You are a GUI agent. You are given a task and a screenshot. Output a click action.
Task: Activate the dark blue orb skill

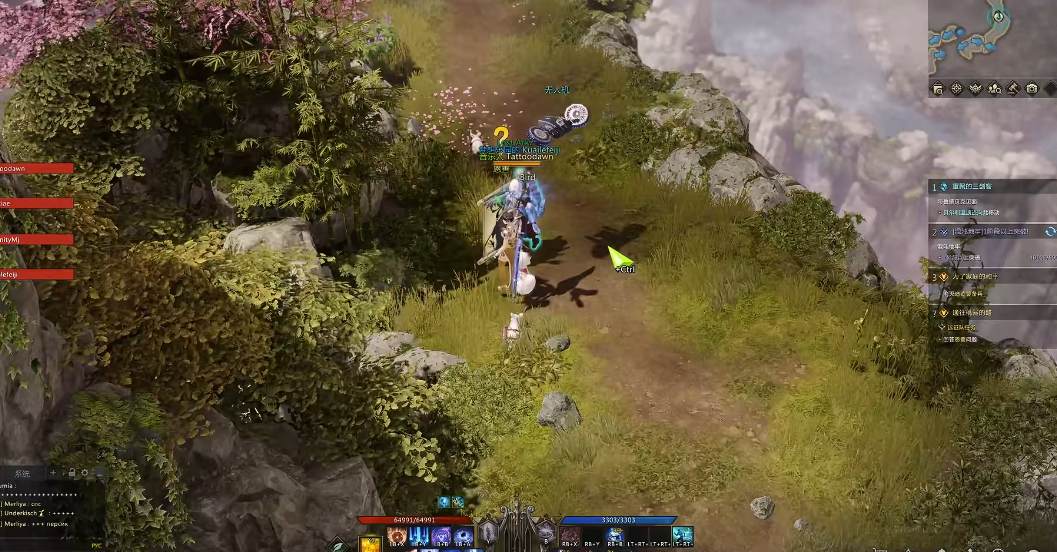[x=463, y=536]
